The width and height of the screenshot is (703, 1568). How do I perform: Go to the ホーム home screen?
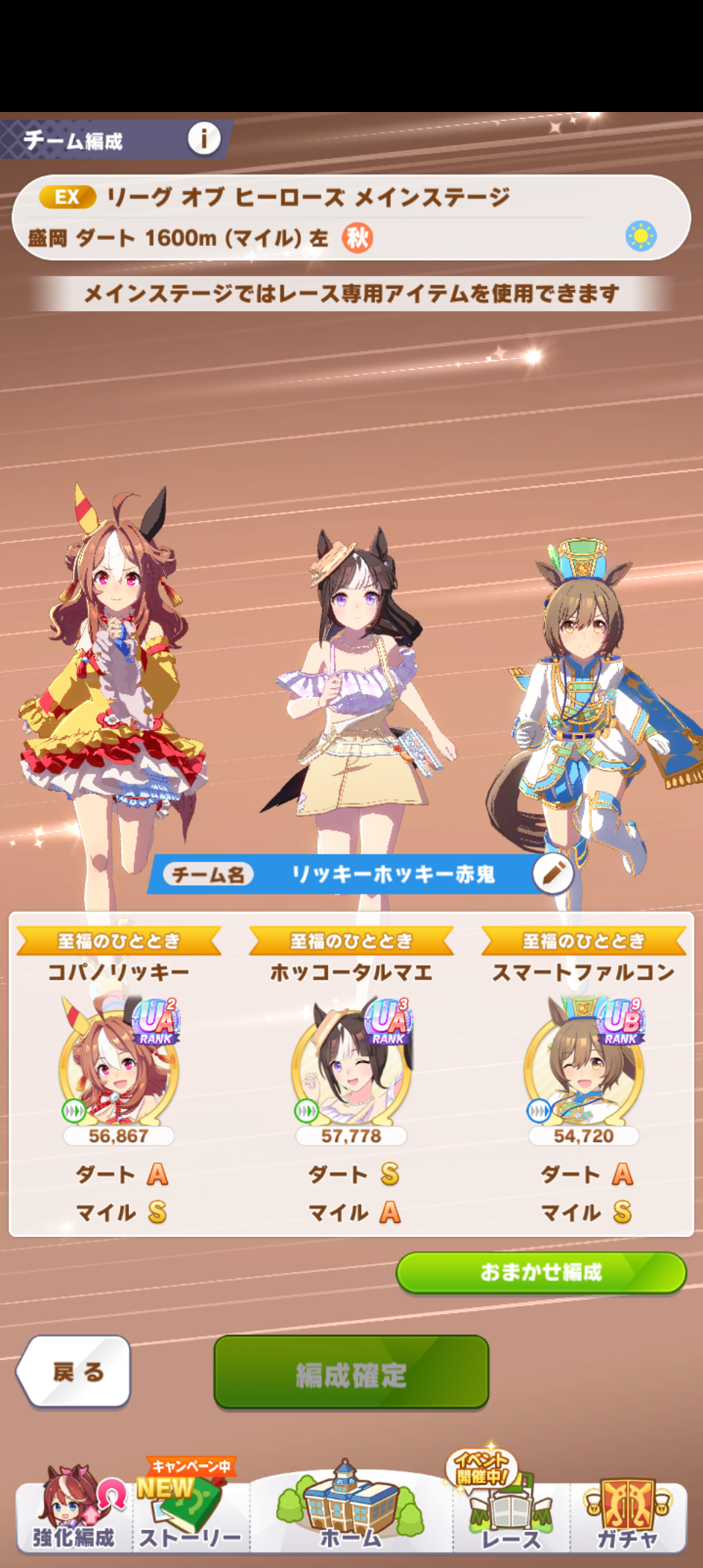(351, 1512)
